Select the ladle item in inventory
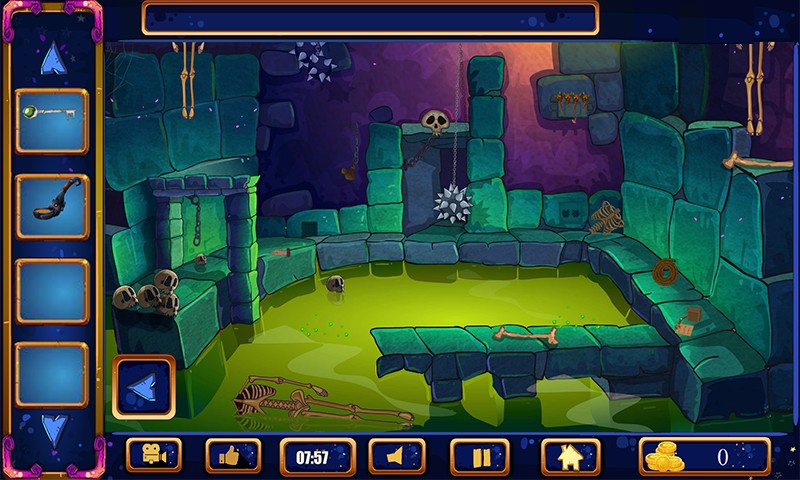The height and width of the screenshot is (480, 800). click(x=52, y=206)
